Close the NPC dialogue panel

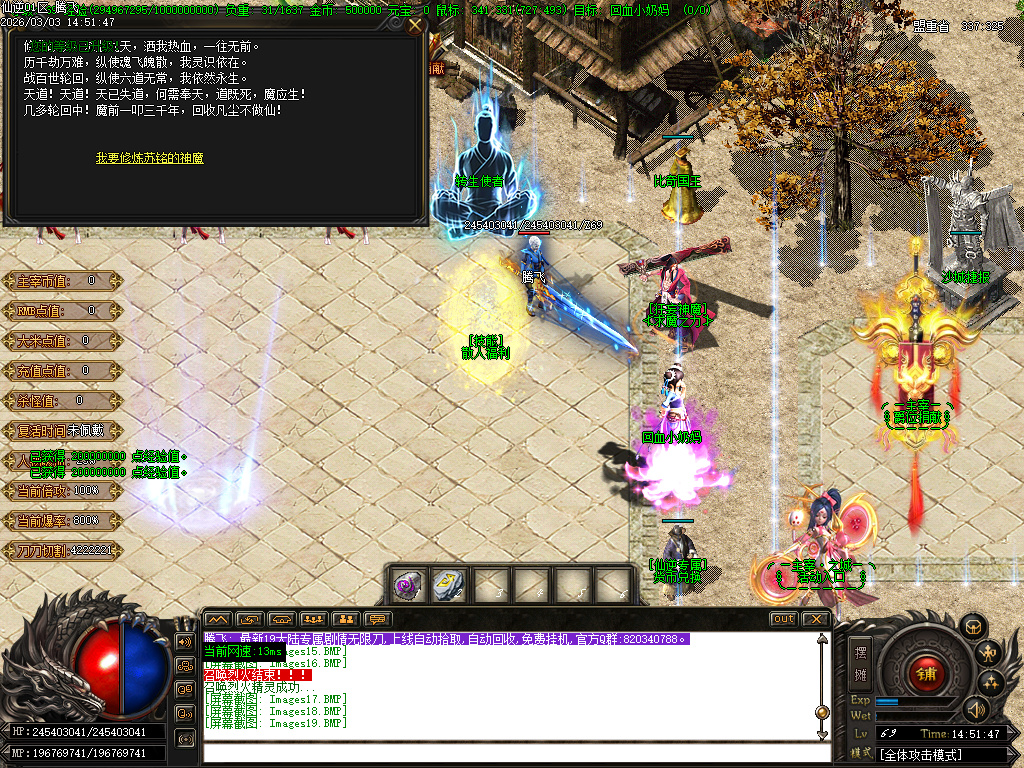tap(415, 25)
